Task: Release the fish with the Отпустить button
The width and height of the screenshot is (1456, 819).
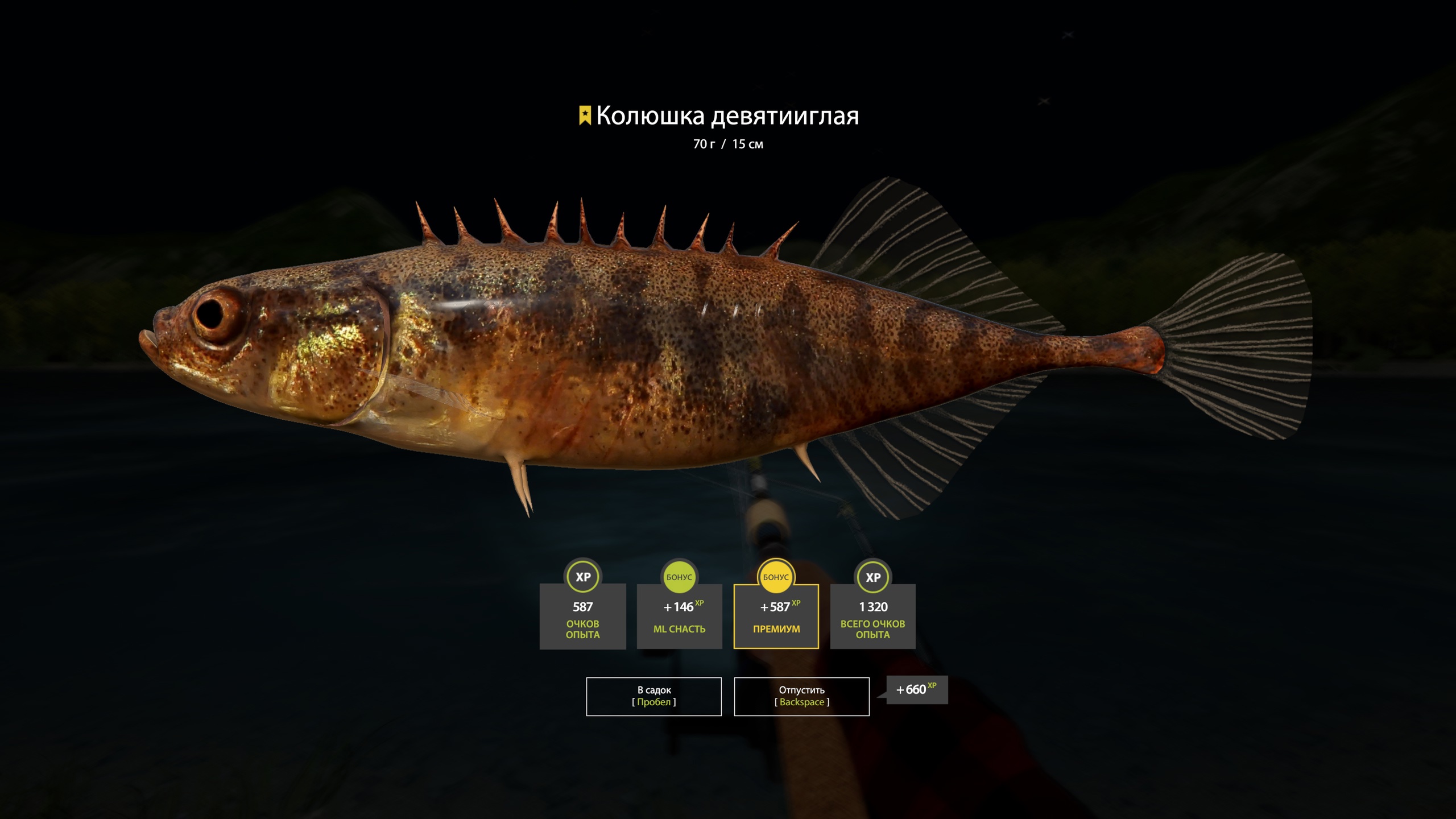Action: 801,696
